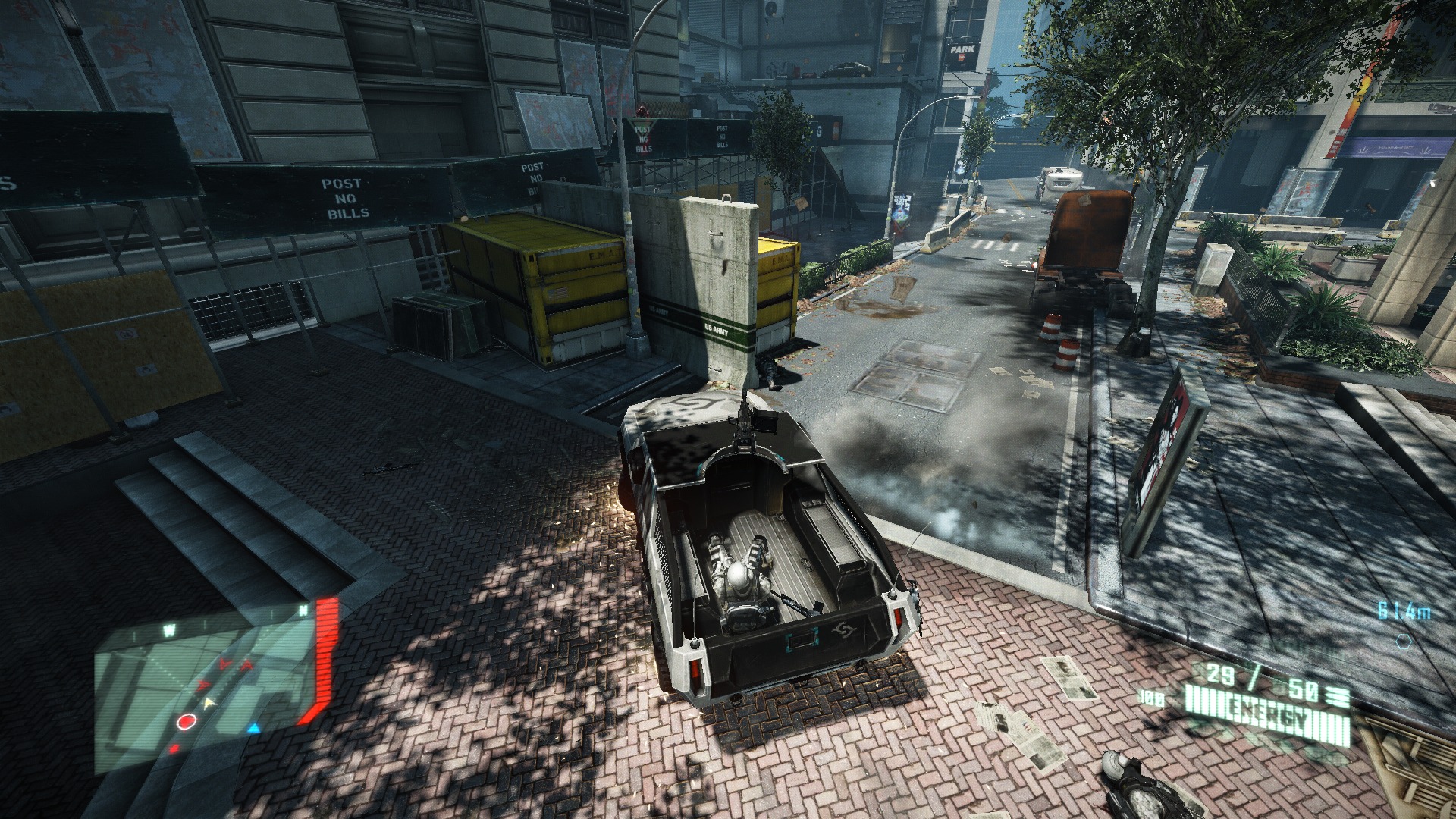This screenshot has height=819, width=1456.
Task: Select the red circled marker on the minimap
Action: coord(185,722)
